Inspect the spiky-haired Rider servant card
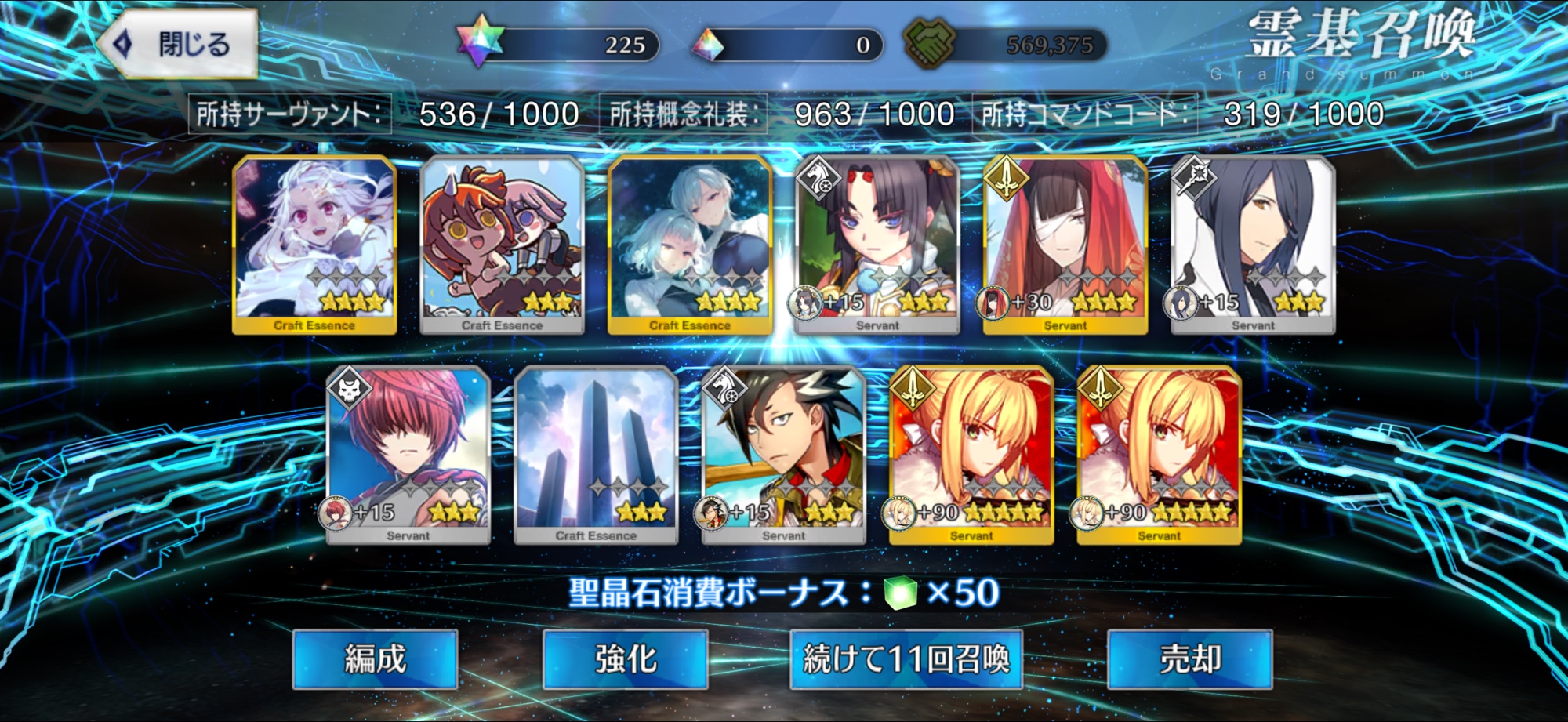Viewport: 1568px width, 722px height. point(784,455)
